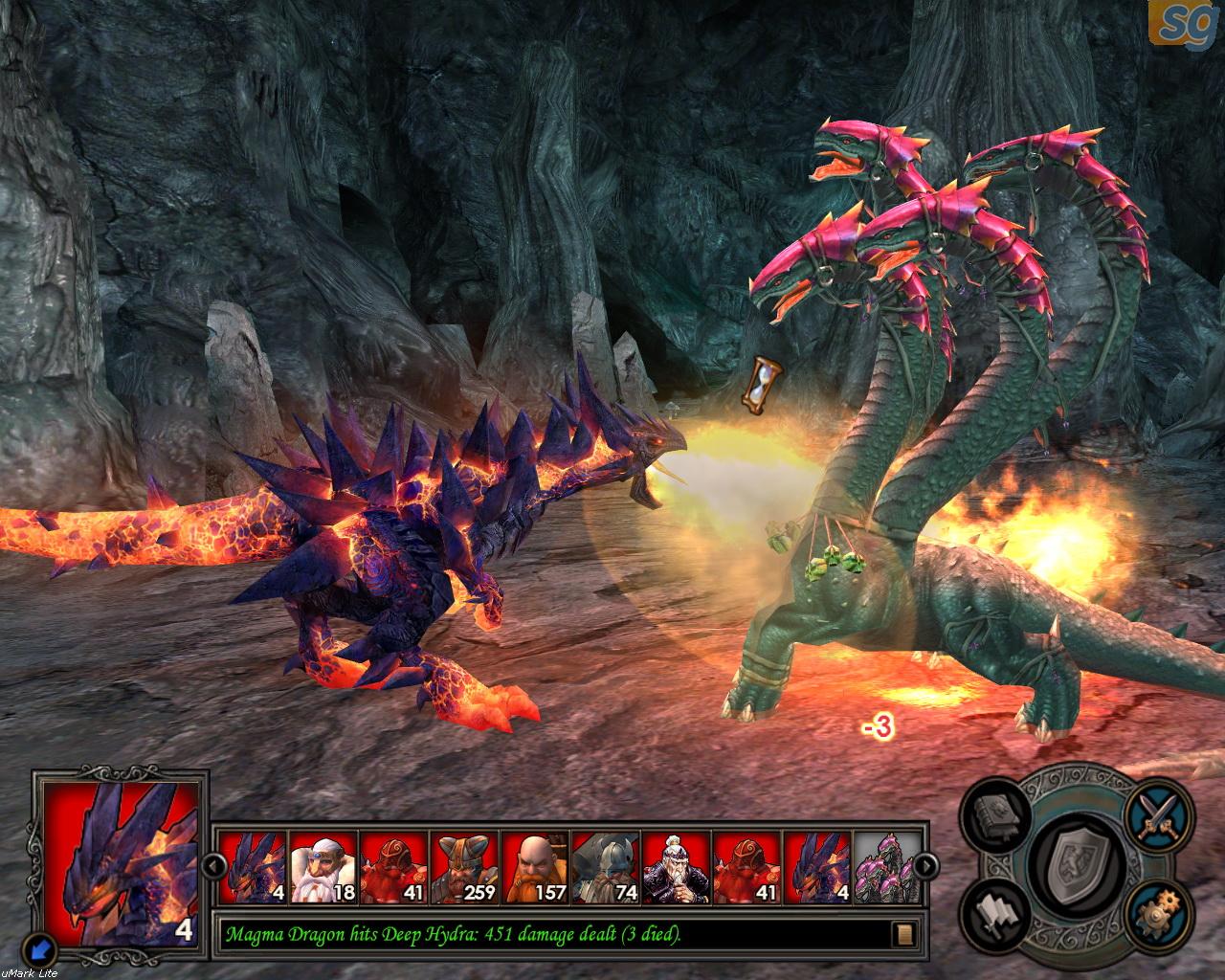Screen dimensions: 1225x980
Task: Click the dwarf hero in black robes
Action: (x=677, y=867)
